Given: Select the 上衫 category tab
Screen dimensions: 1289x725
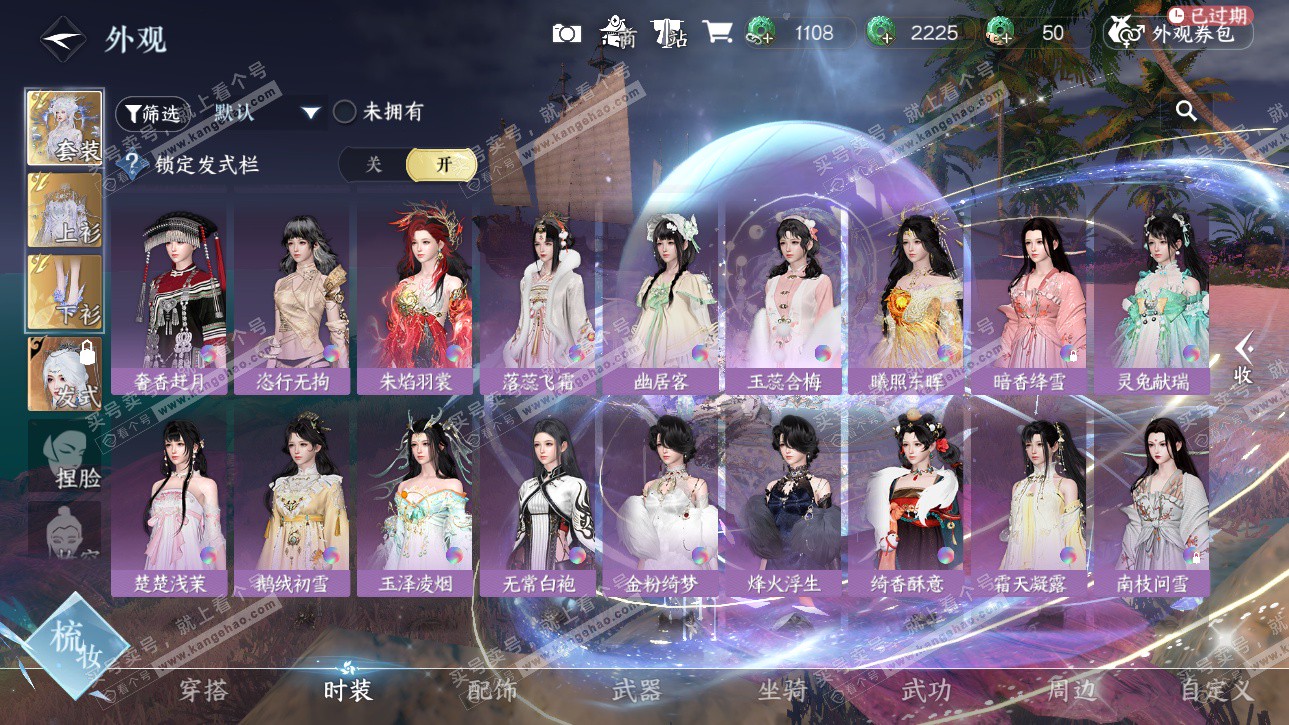Looking at the screenshot, I should pos(65,211).
